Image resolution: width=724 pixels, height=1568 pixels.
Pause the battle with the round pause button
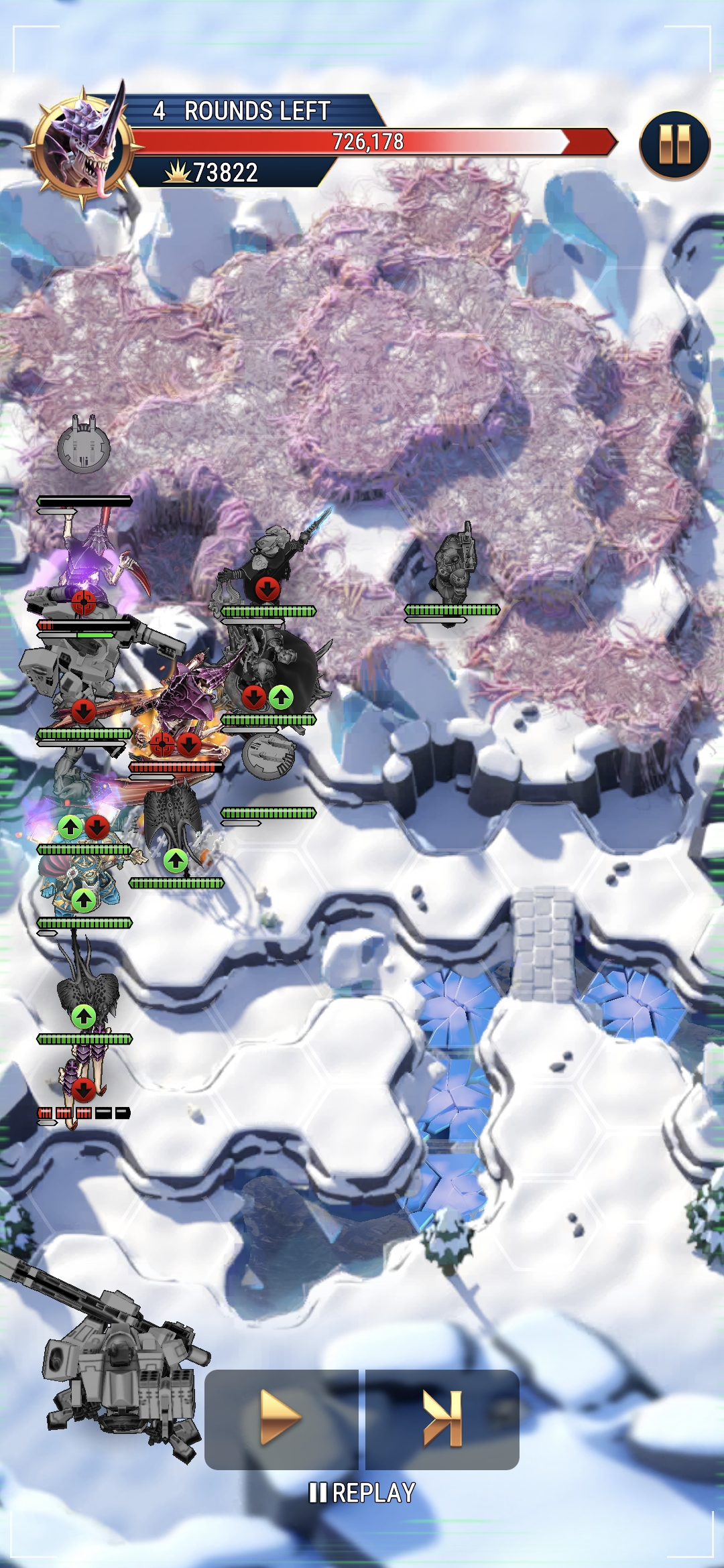(674, 145)
